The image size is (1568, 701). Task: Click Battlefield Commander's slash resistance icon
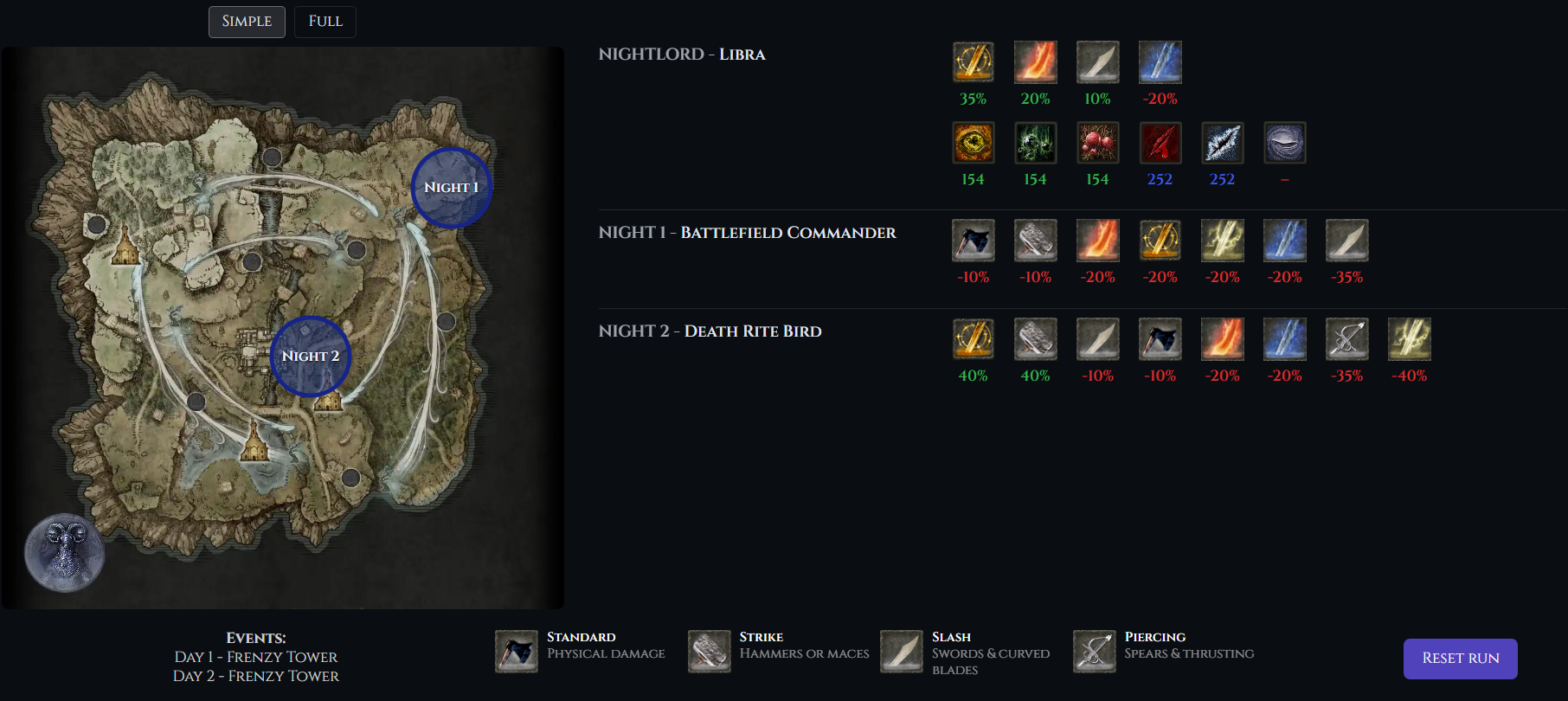click(1346, 241)
